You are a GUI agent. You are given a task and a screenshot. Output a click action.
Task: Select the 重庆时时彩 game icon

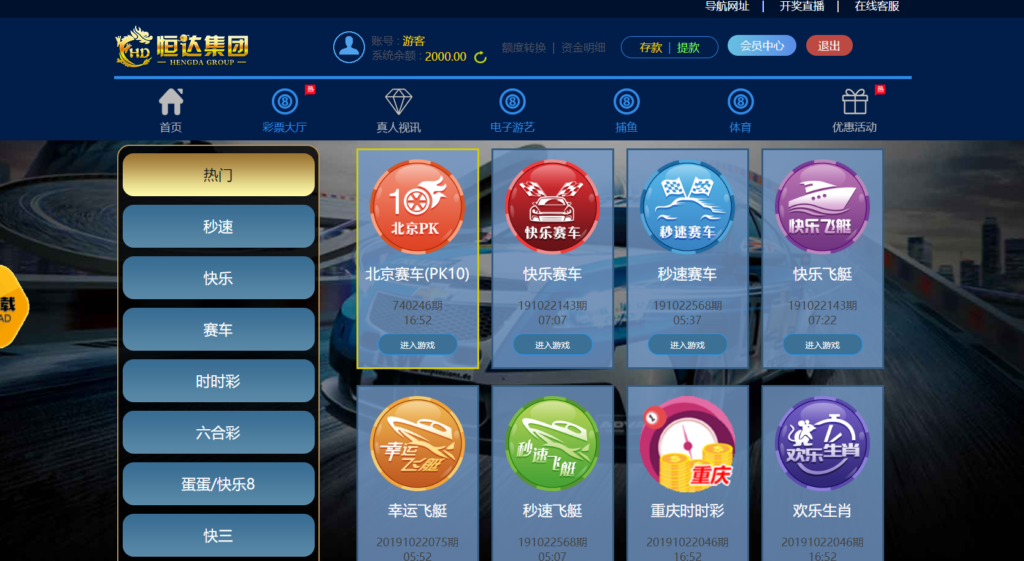(x=687, y=444)
